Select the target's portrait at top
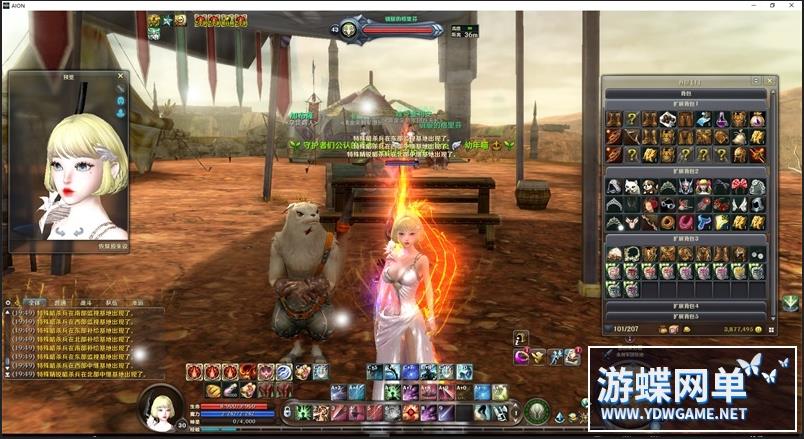The width and height of the screenshot is (804, 439). coord(350,30)
